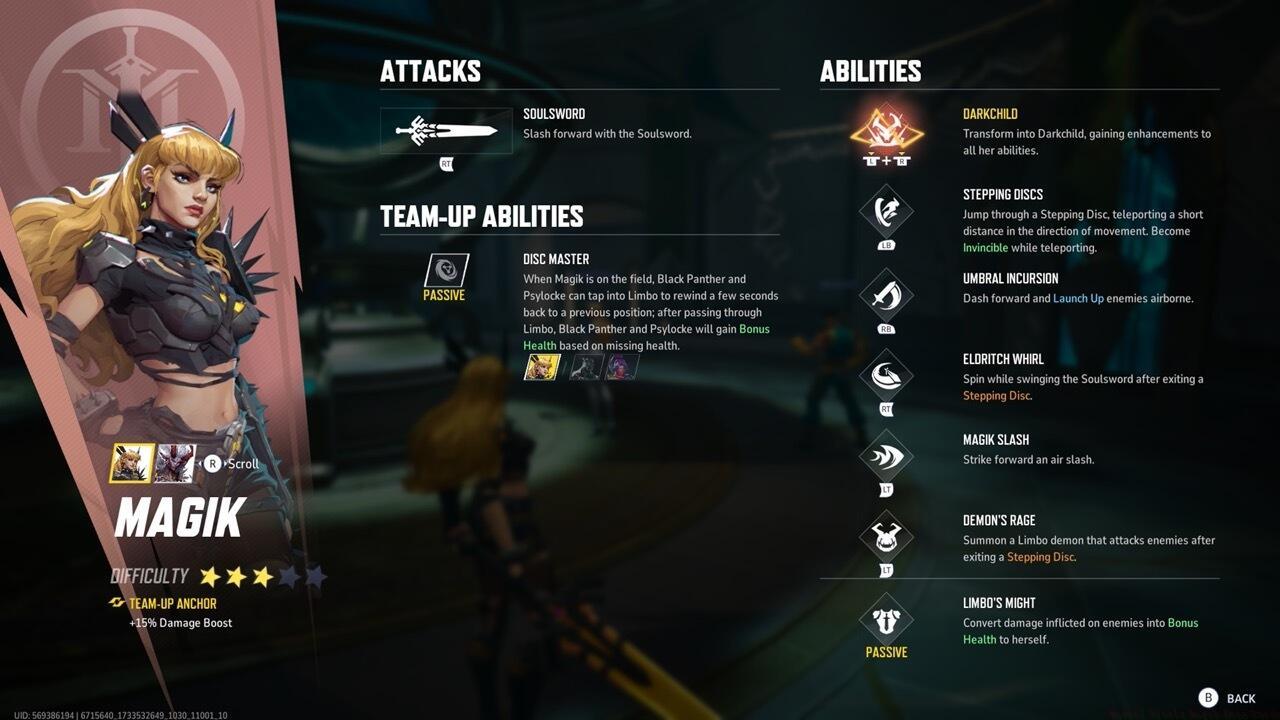Select the Limbo's Might passive icon
Screen dimensions: 1280x720
tap(886, 620)
